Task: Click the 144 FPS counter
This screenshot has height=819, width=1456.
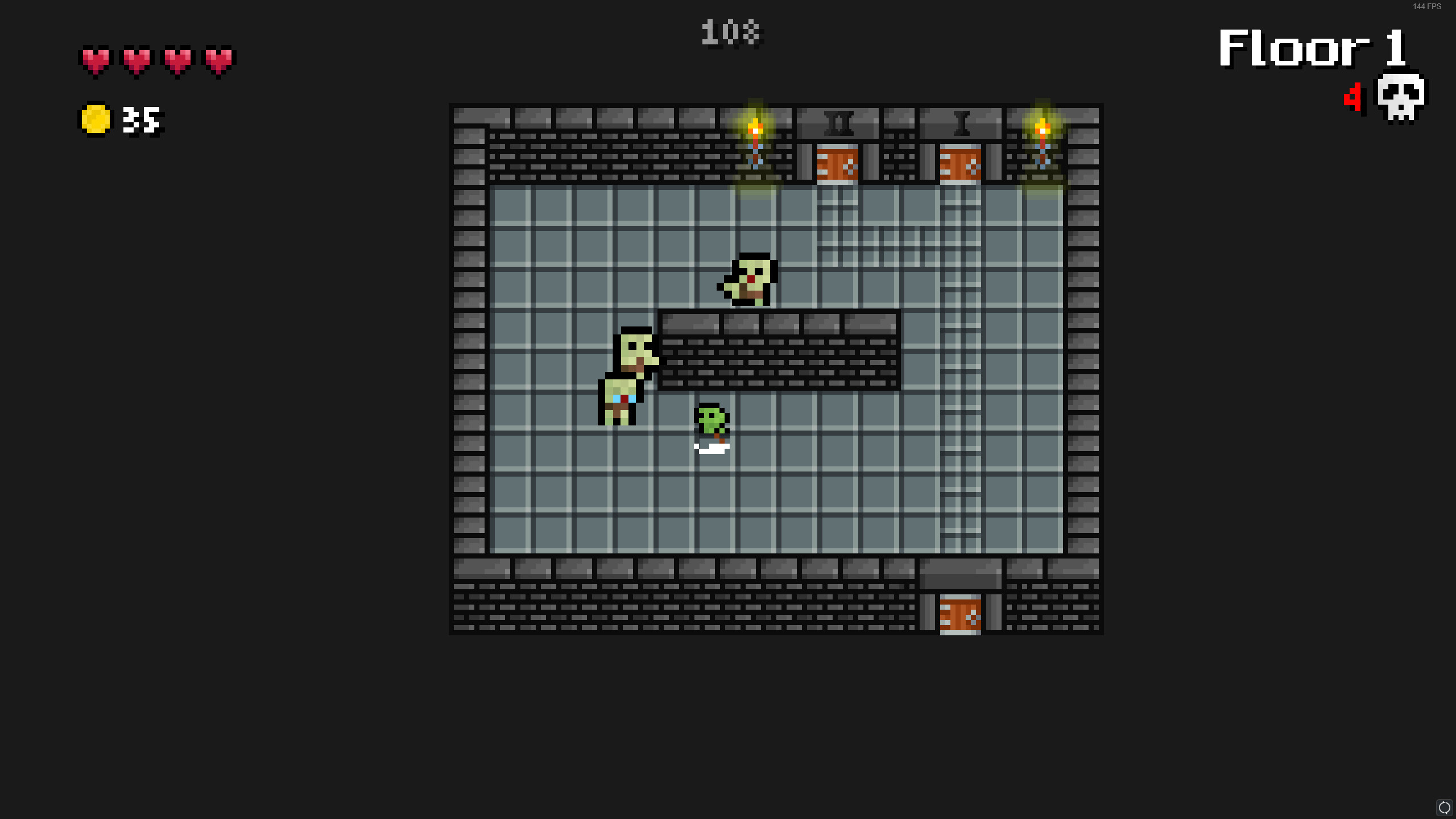Action: (x=1428, y=7)
